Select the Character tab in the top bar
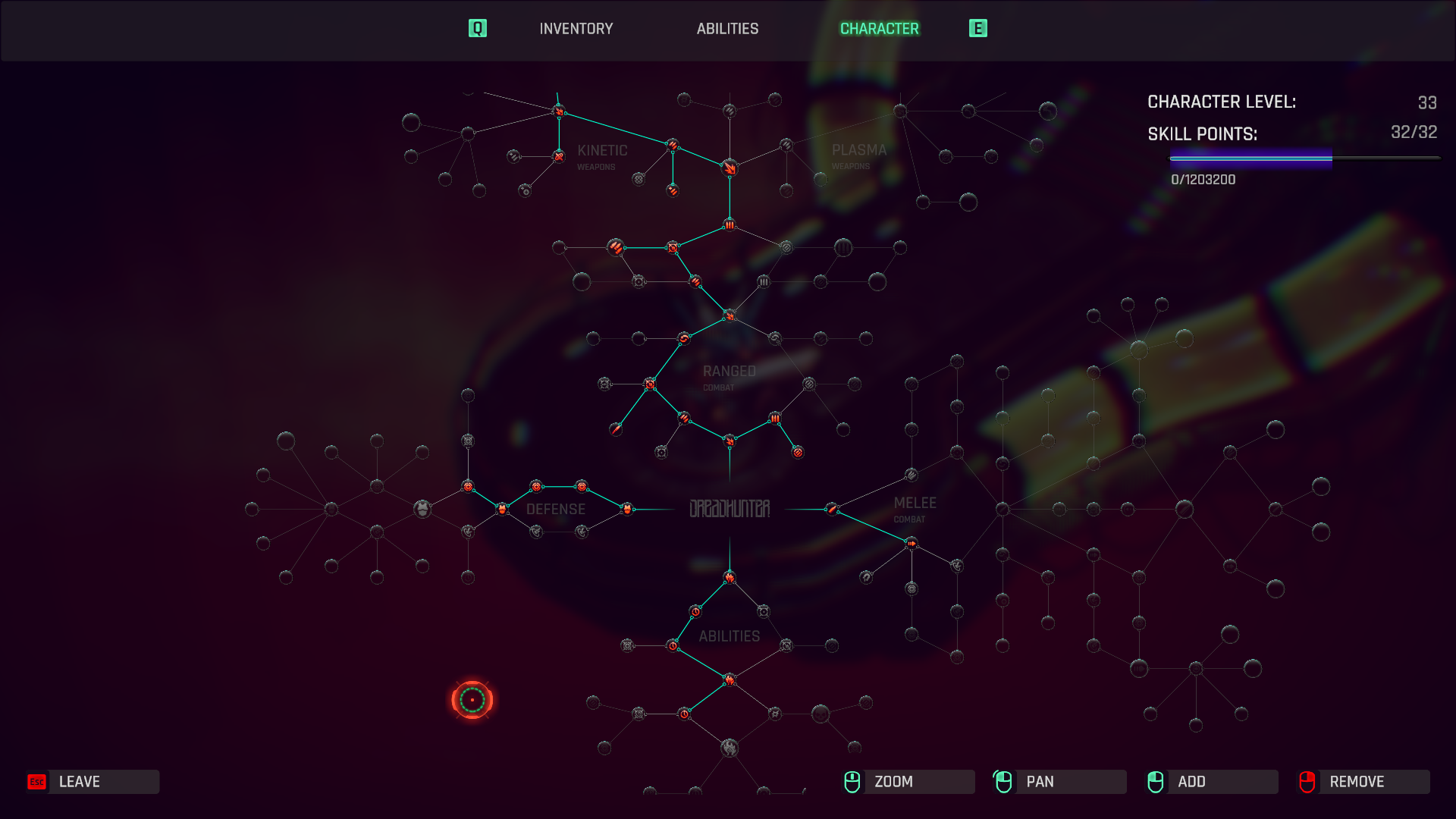 [x=878, y=29]
